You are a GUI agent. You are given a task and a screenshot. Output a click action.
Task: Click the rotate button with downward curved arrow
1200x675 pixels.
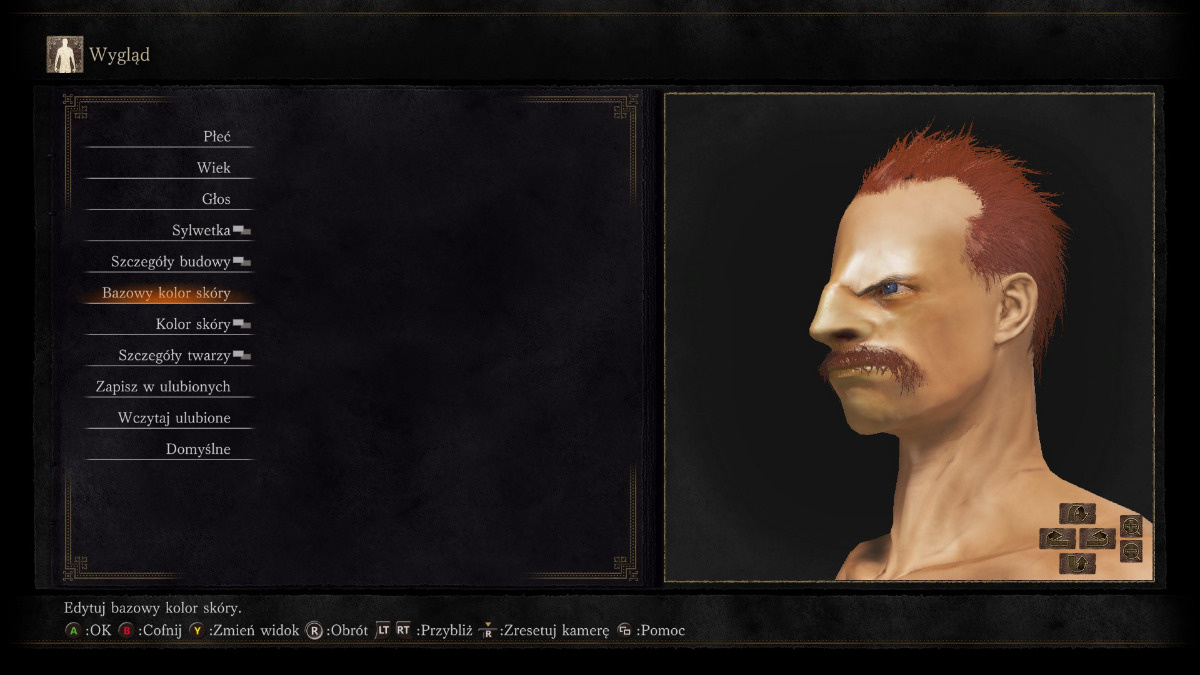point(1077,513)
